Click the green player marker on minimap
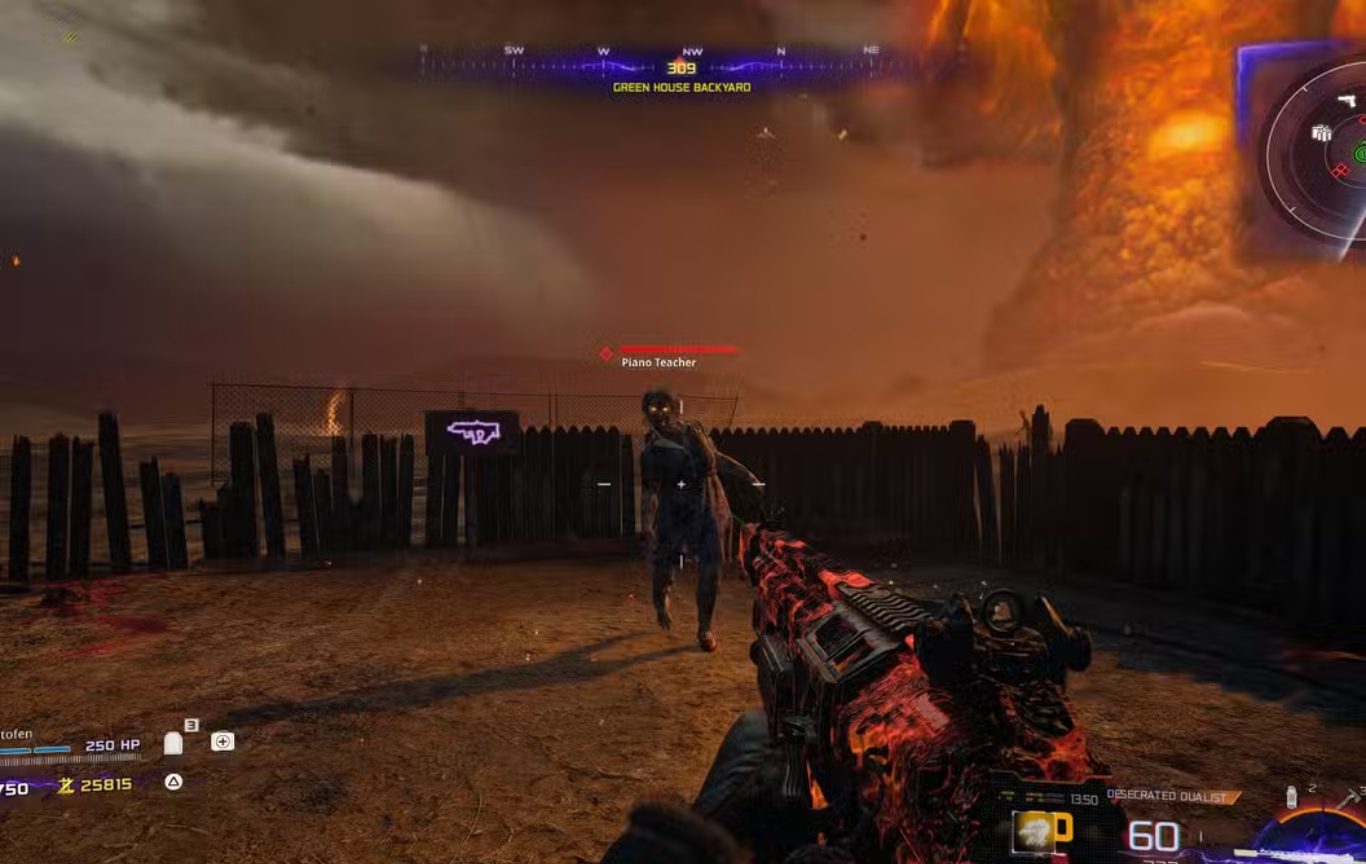Viewport: 1366px width, 864px height. pyautogui.click(x=1360, y=153)
